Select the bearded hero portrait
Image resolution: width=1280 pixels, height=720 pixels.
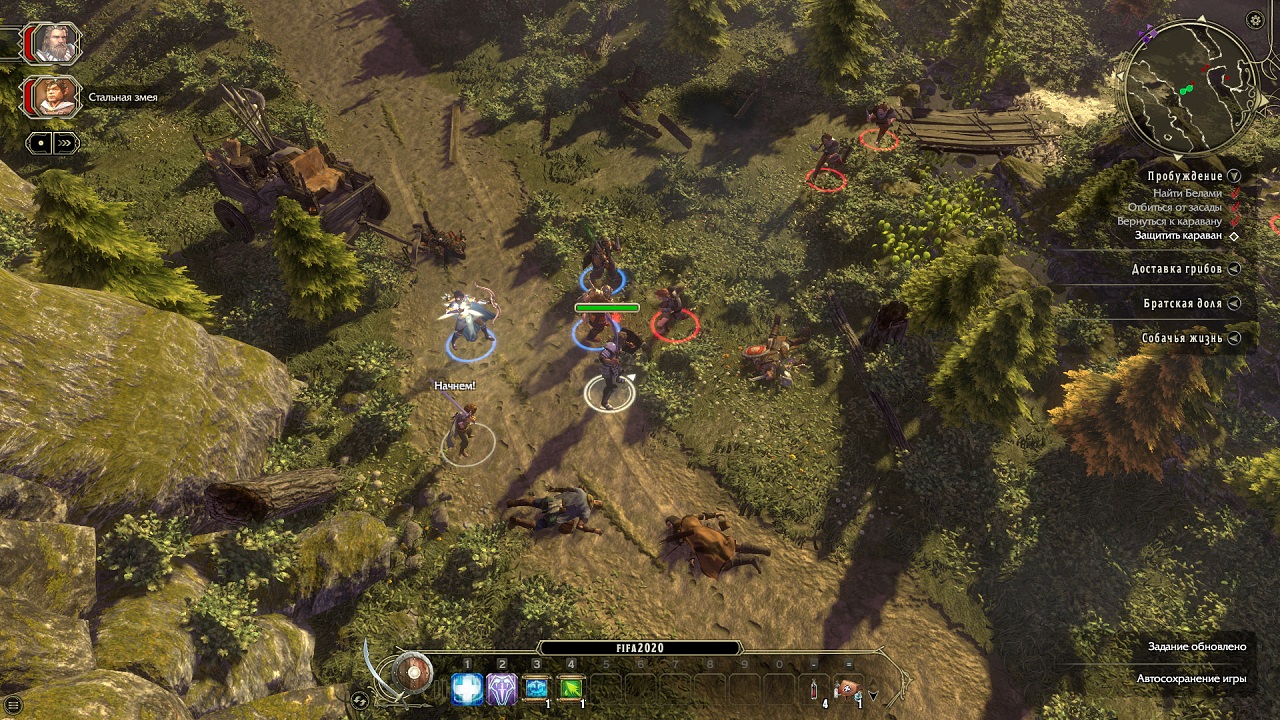[52, 43]
